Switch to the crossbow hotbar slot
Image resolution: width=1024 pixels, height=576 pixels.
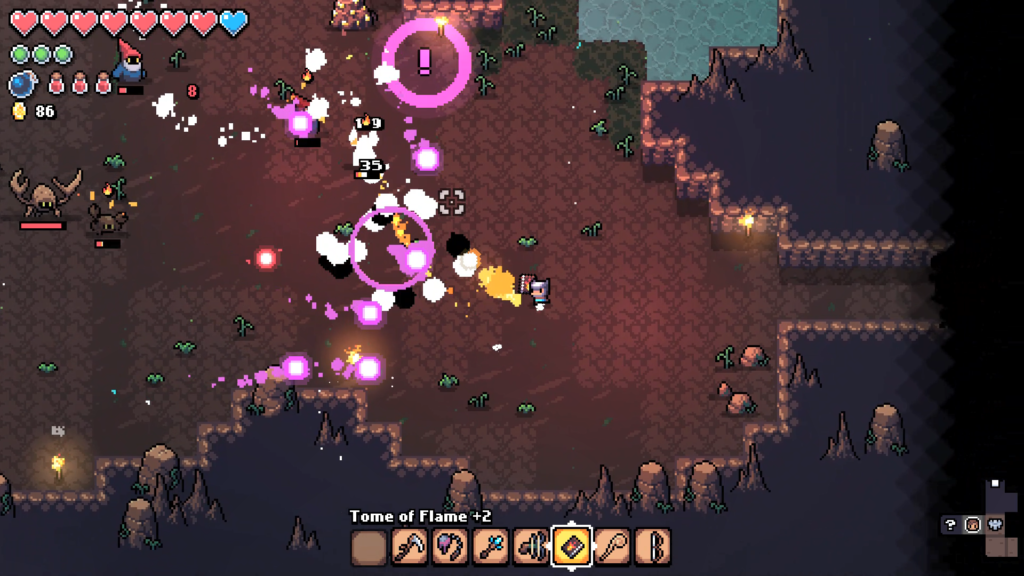click(x=531, y=547)
